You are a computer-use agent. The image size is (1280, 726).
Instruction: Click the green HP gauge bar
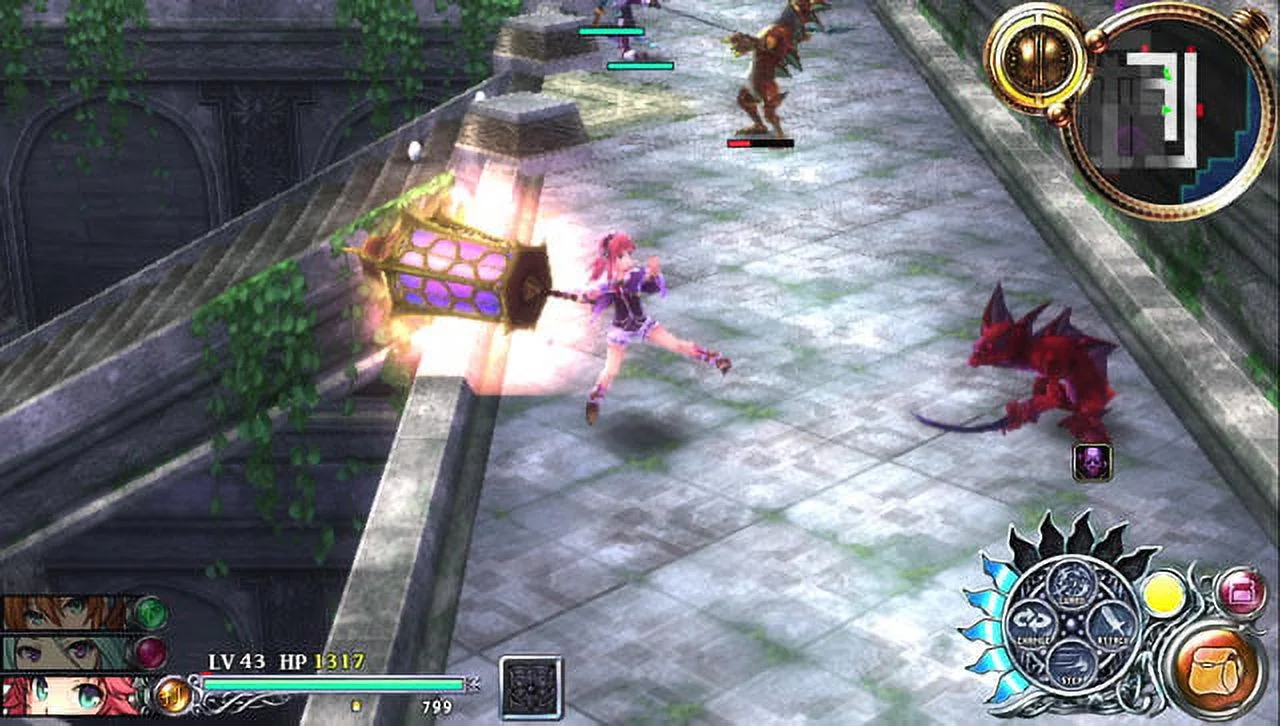coord(332,684)
